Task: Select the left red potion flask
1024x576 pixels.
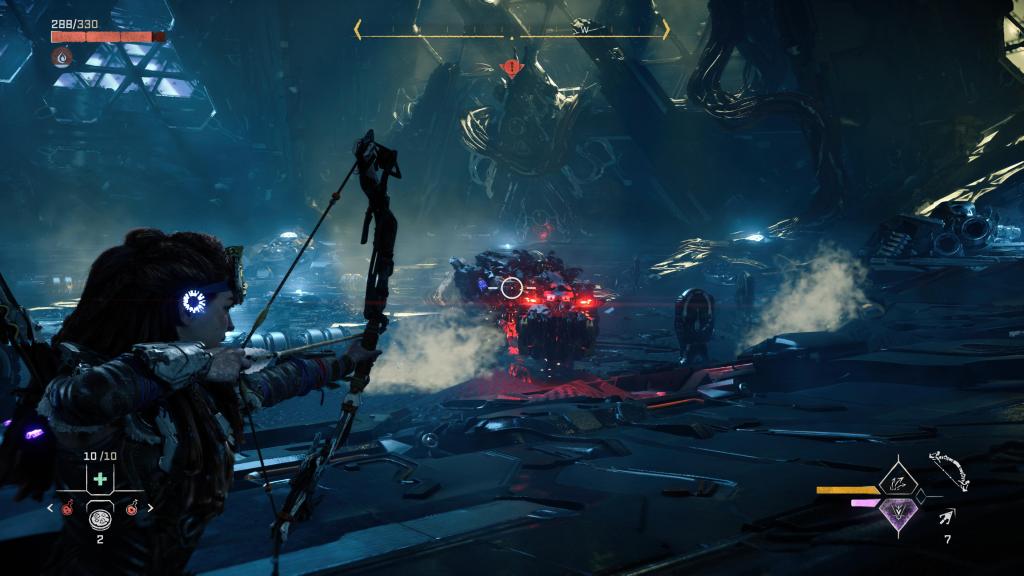Action: tap(67, 507)
